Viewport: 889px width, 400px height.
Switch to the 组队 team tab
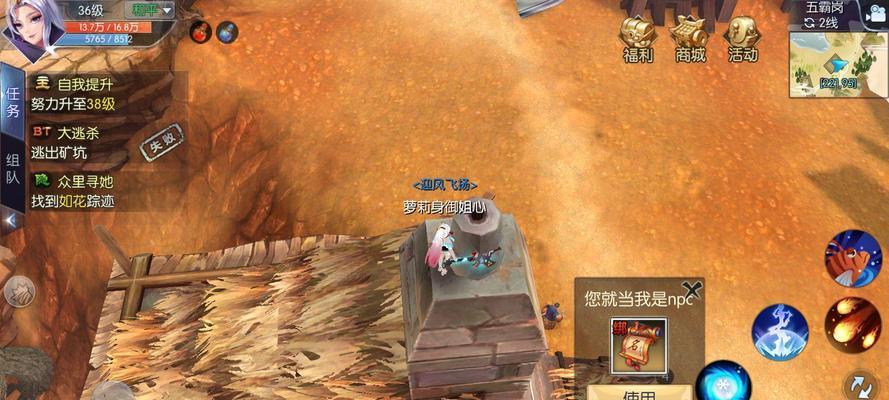[x=13, y=170]
